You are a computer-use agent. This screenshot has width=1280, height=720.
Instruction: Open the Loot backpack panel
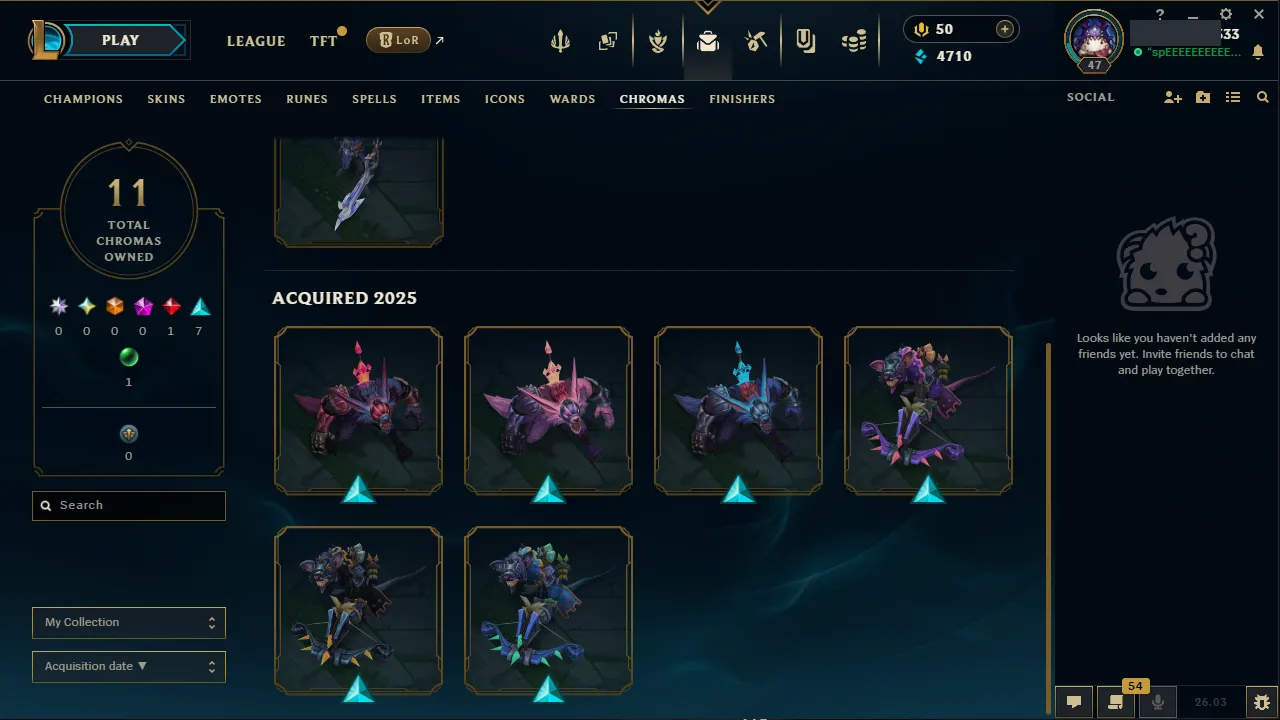(x=708, y=40)
